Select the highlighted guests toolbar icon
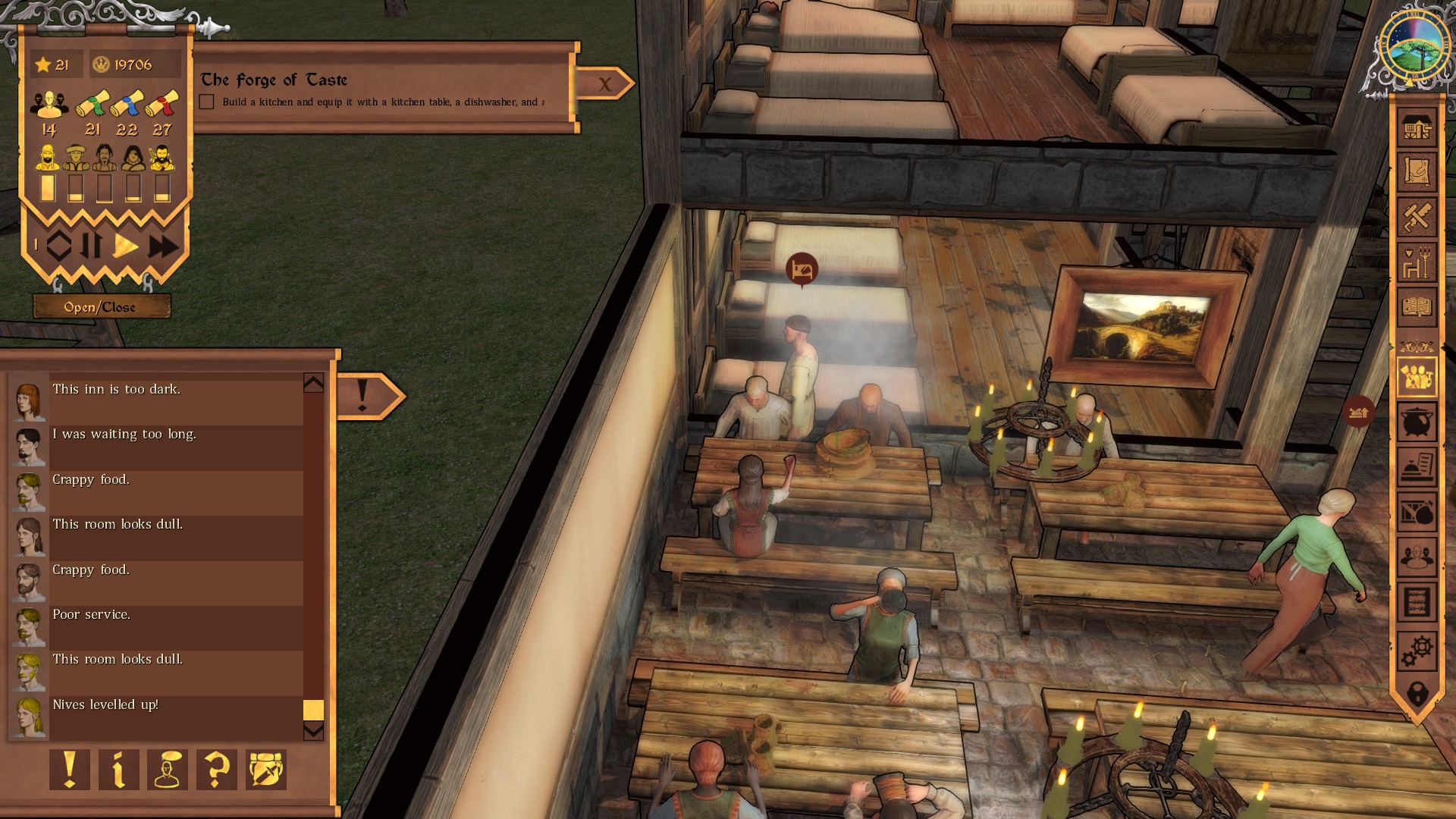1456x819 pixels. pyautogui.click(x=1417, y=376)
